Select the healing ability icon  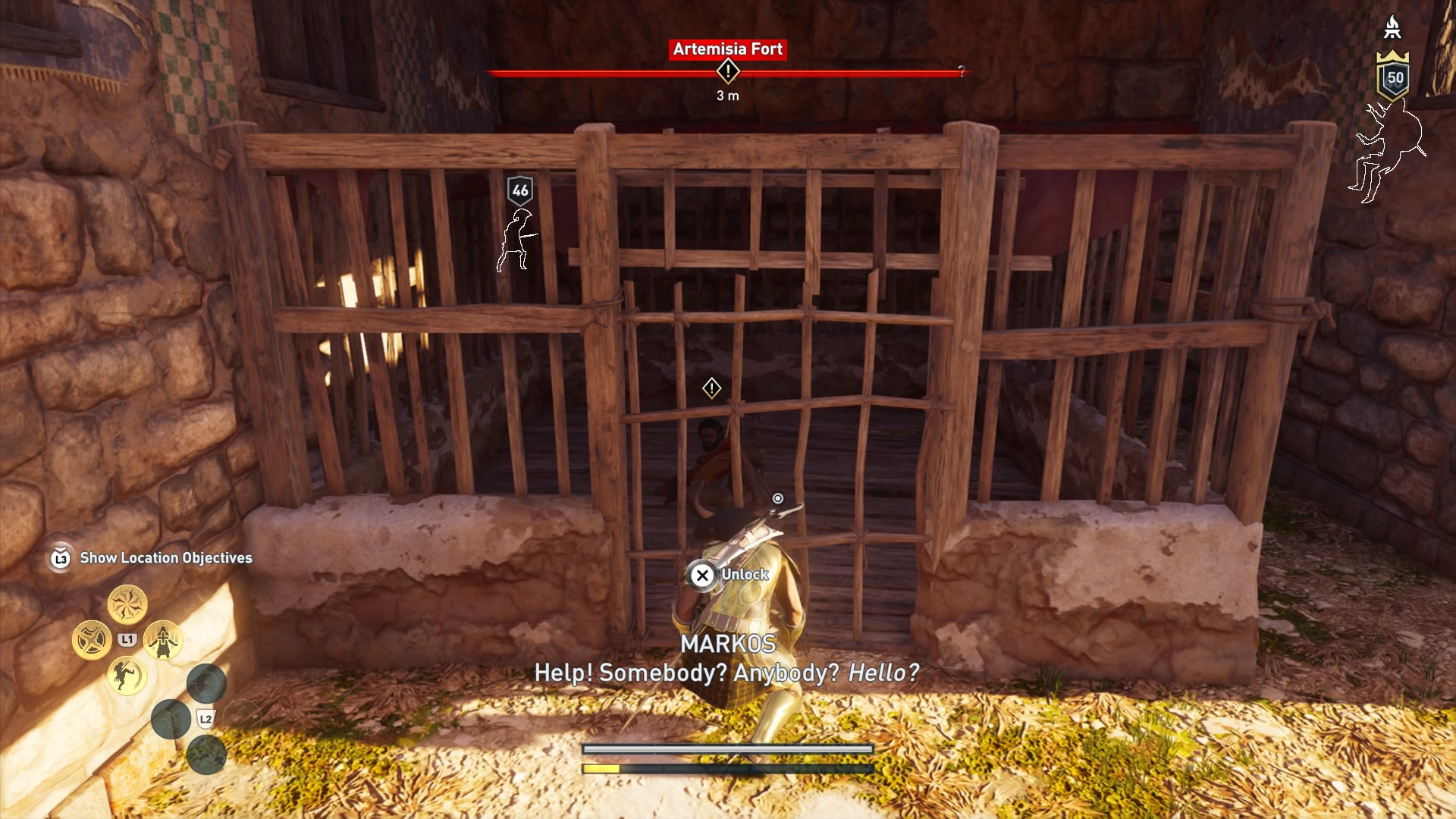click(162, 639)
